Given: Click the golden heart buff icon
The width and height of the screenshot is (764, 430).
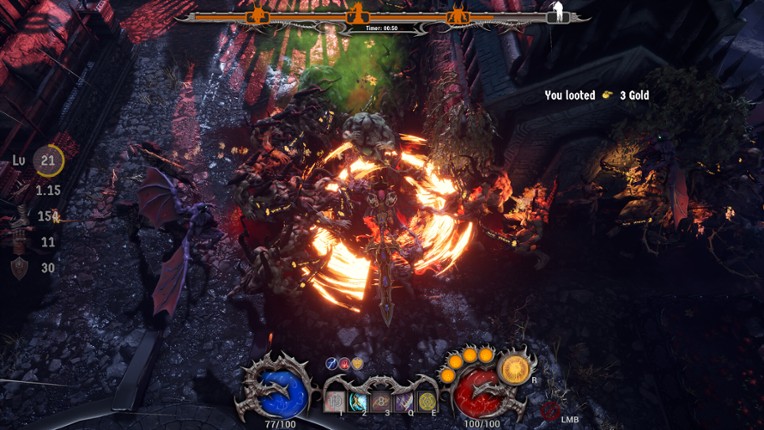Looking at the screenshot, I should tap(357, 364).
